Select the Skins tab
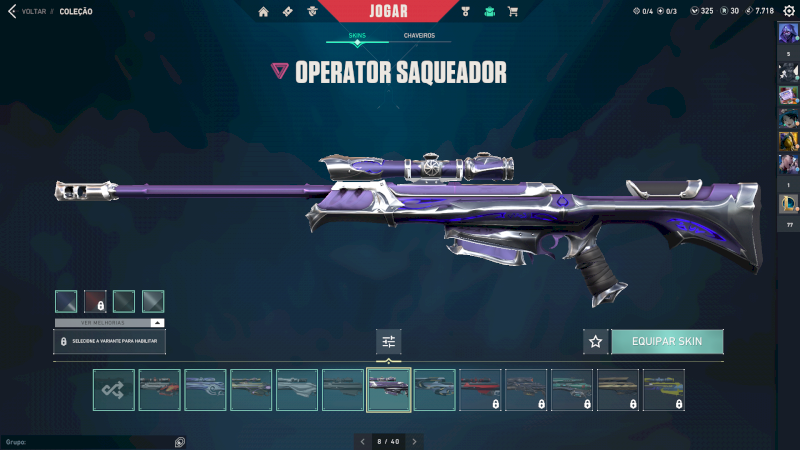800x450 pixels. [x=357, y=36]
